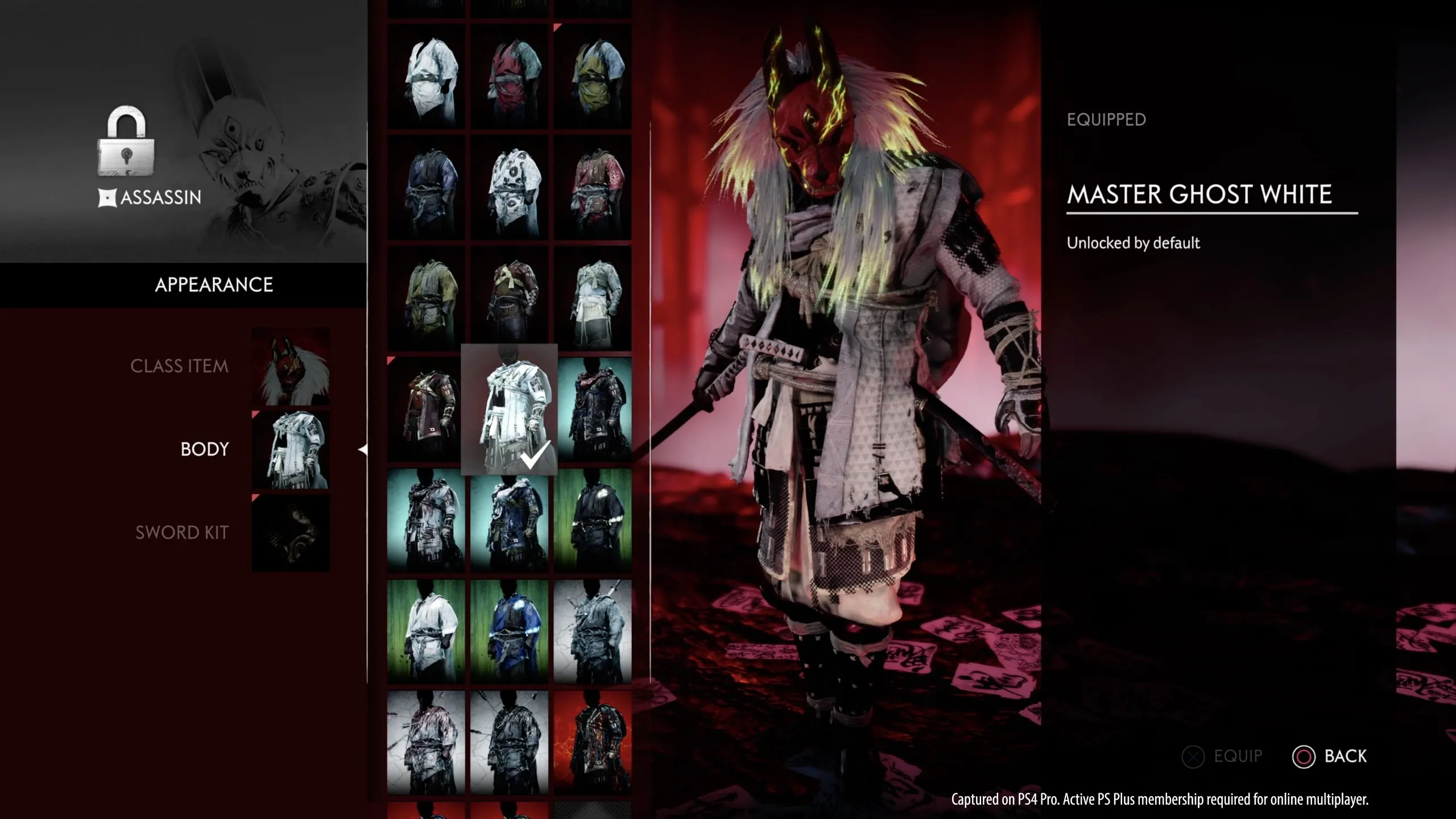Equip the outfit with the Equip button
This screenshot has height=819, width=1456.
pyautogui.click(x=1222, y=756)
